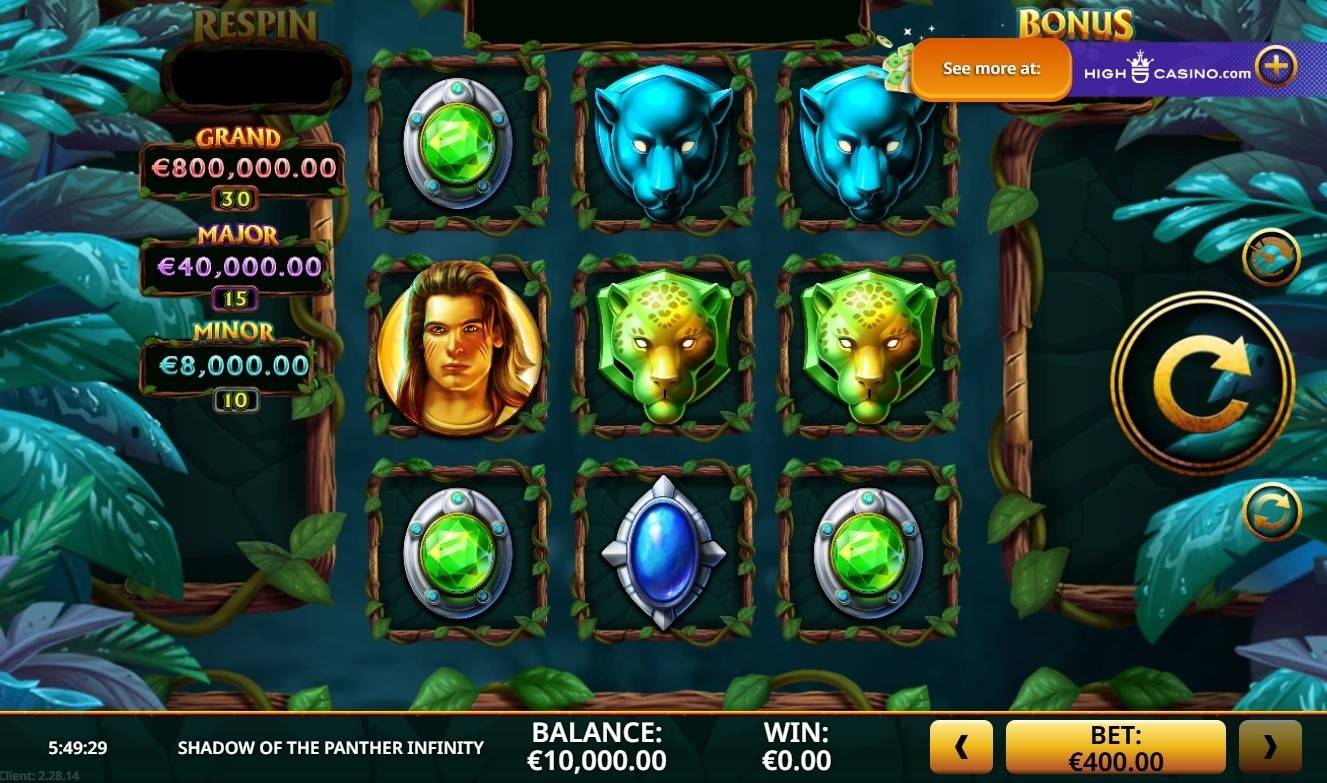
Task: Open autoplay with the small double-arrow button
Action: tap(1270, 511)
